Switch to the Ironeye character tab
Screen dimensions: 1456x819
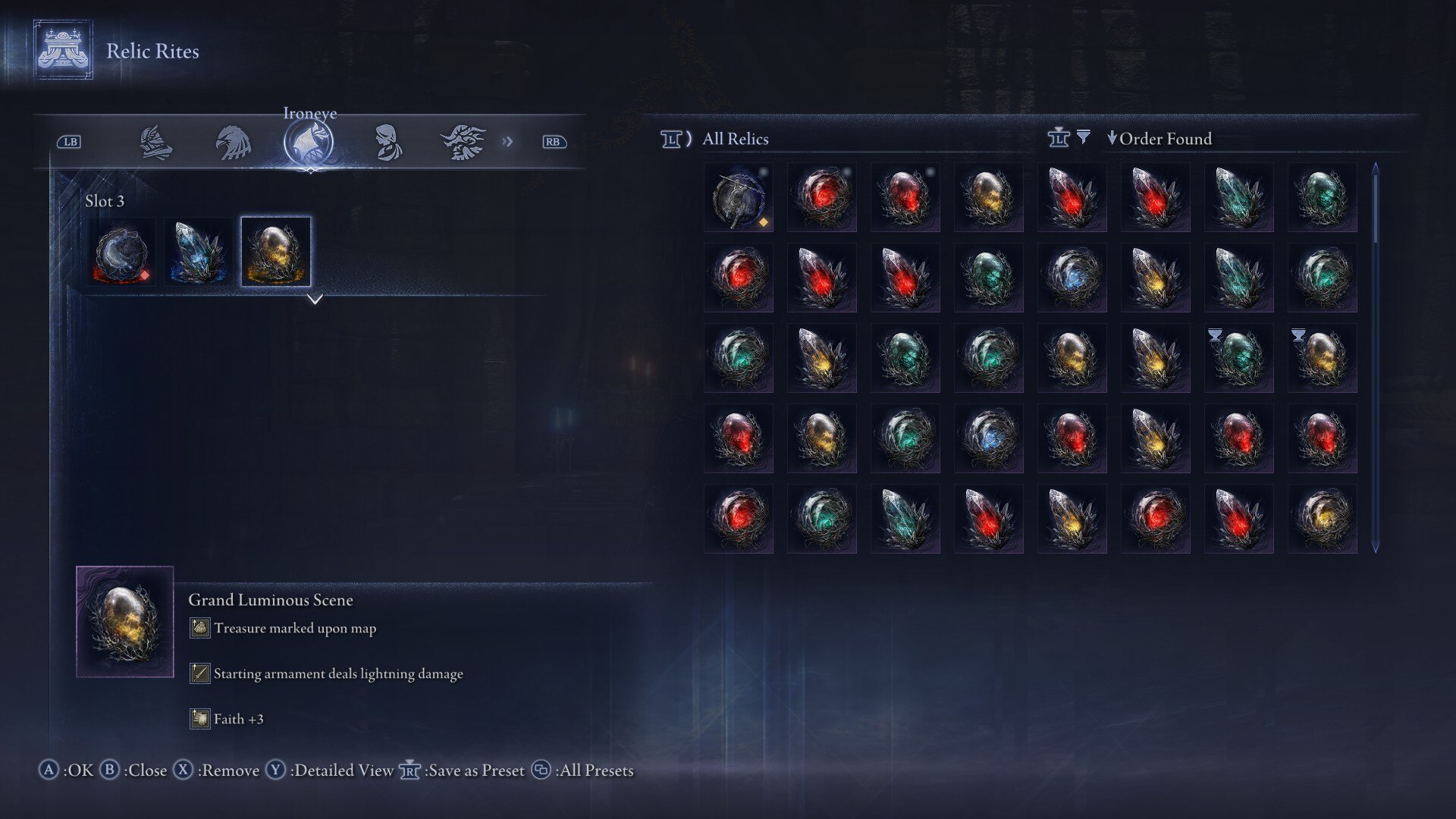click(309, 143)
